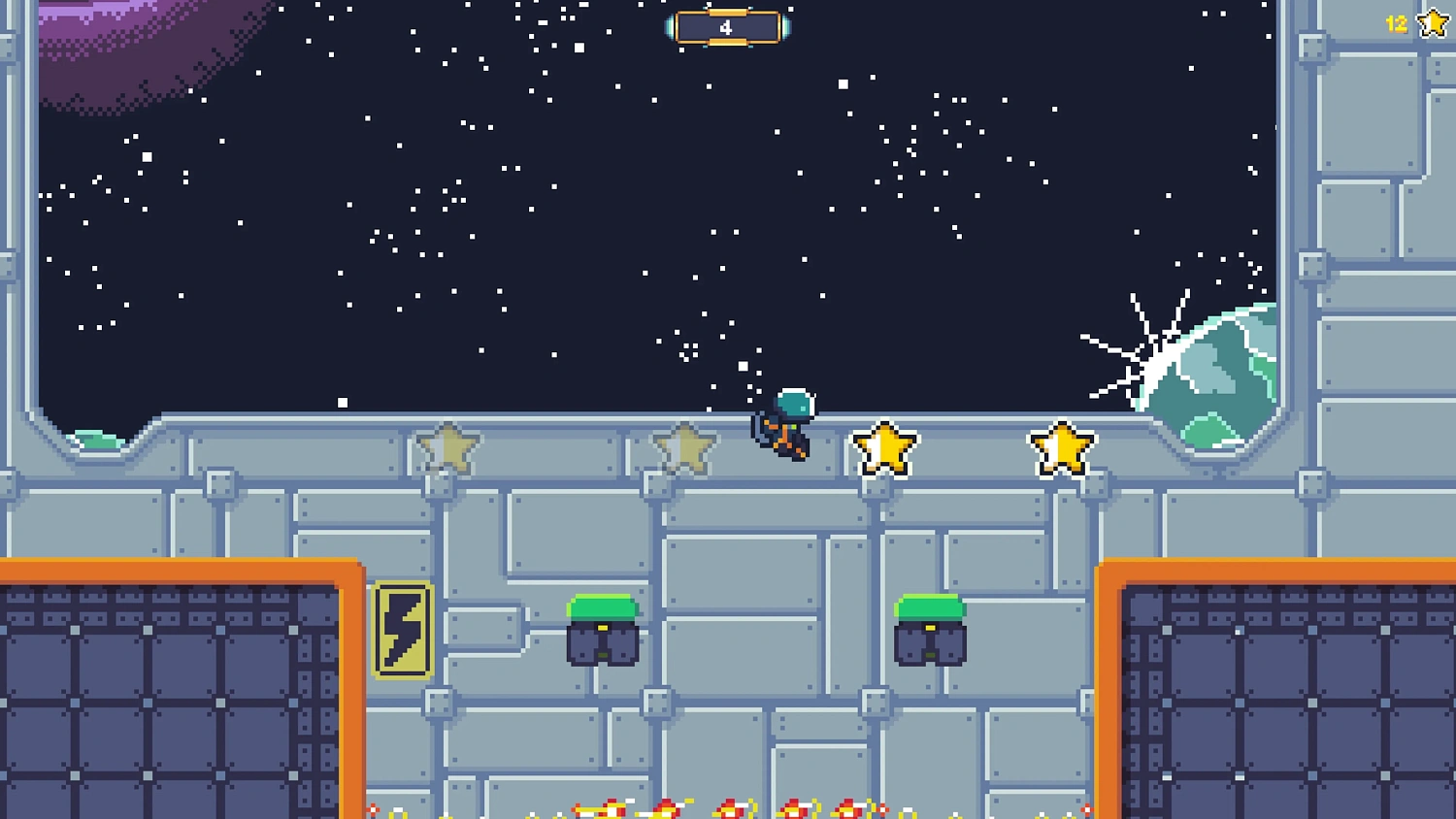Collect the gold star near the Earth window
This screenshot has height=819, width=1456.
tap(1060, 446)
